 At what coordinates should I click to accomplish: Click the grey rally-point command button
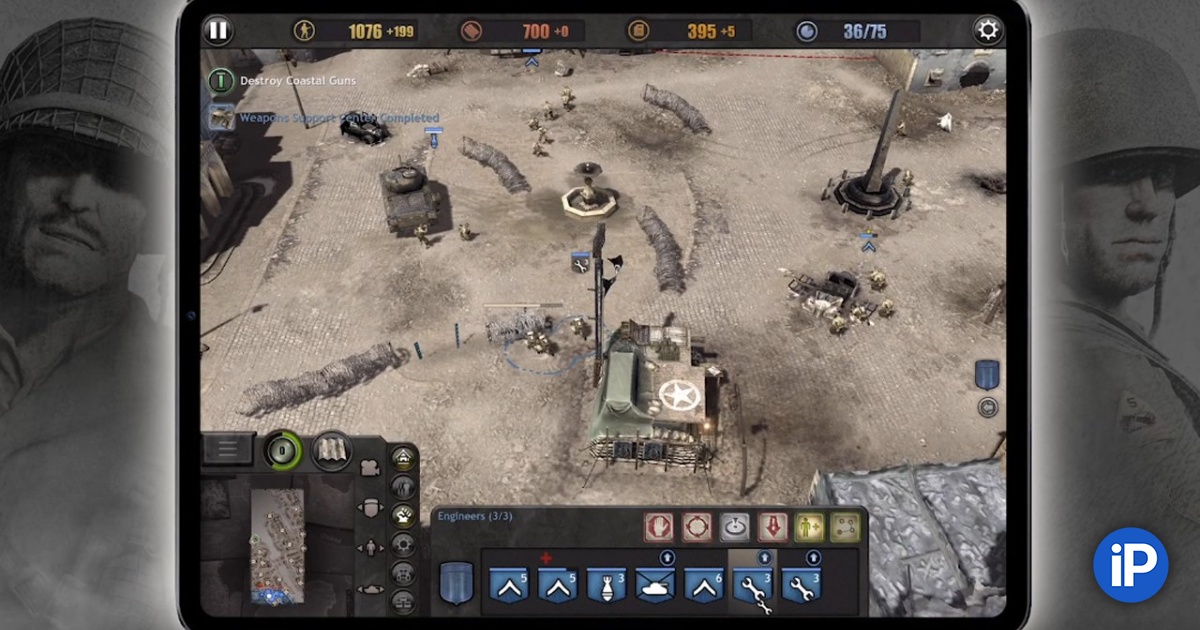tap(735, 526)
